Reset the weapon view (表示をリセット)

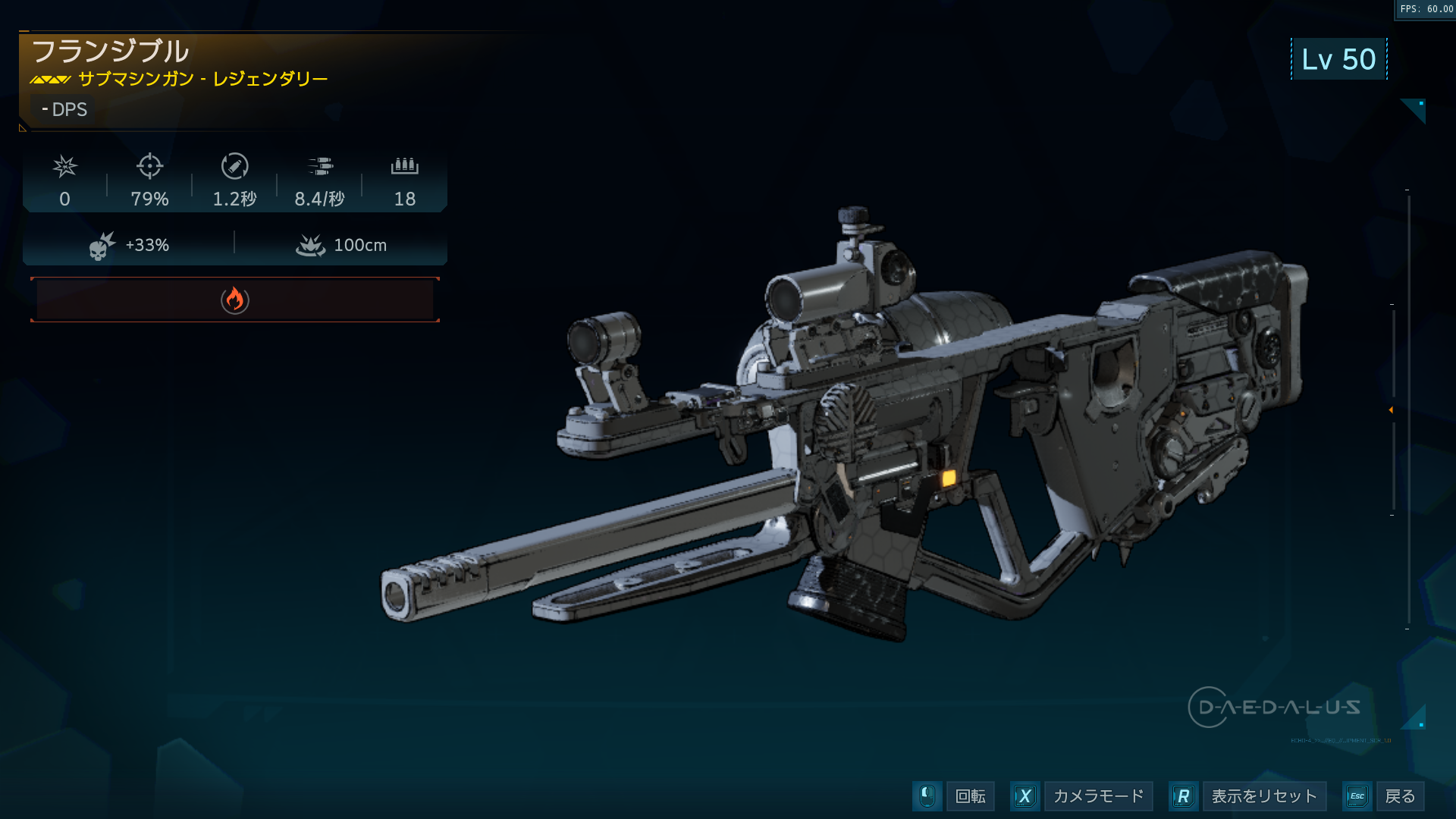tap(1263, 796)
